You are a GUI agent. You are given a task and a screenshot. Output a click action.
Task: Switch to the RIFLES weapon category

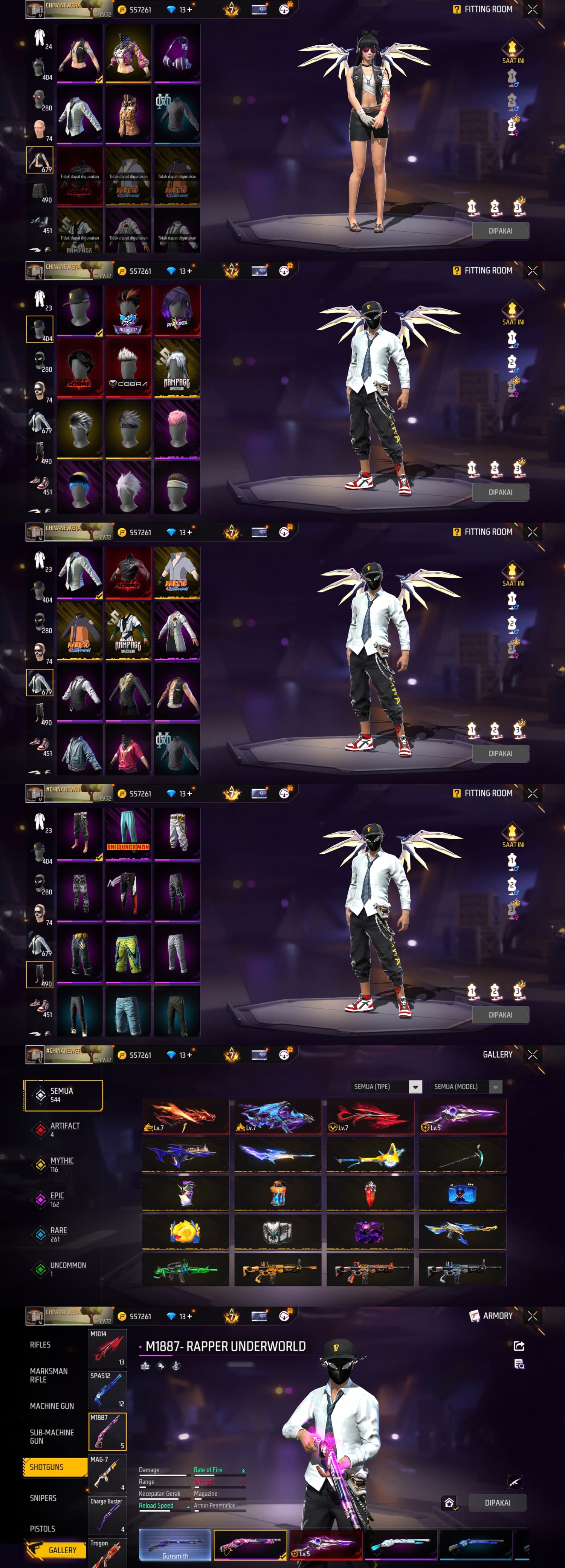pos(40,1344)
